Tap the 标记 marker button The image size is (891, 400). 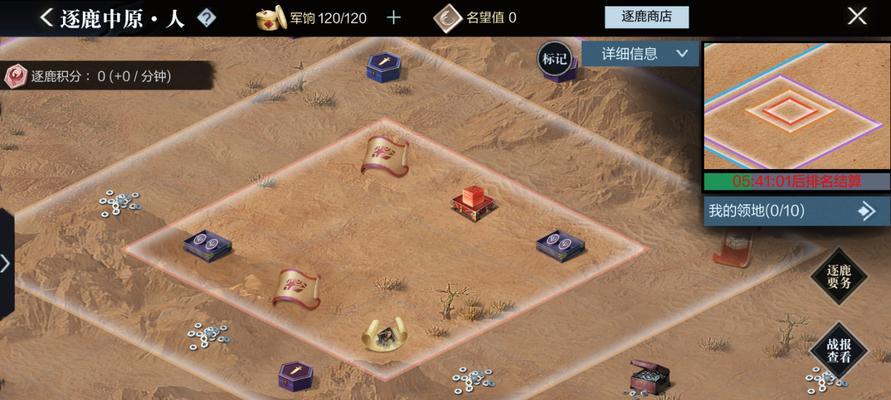pyautogui.click(x=554, y=58)
